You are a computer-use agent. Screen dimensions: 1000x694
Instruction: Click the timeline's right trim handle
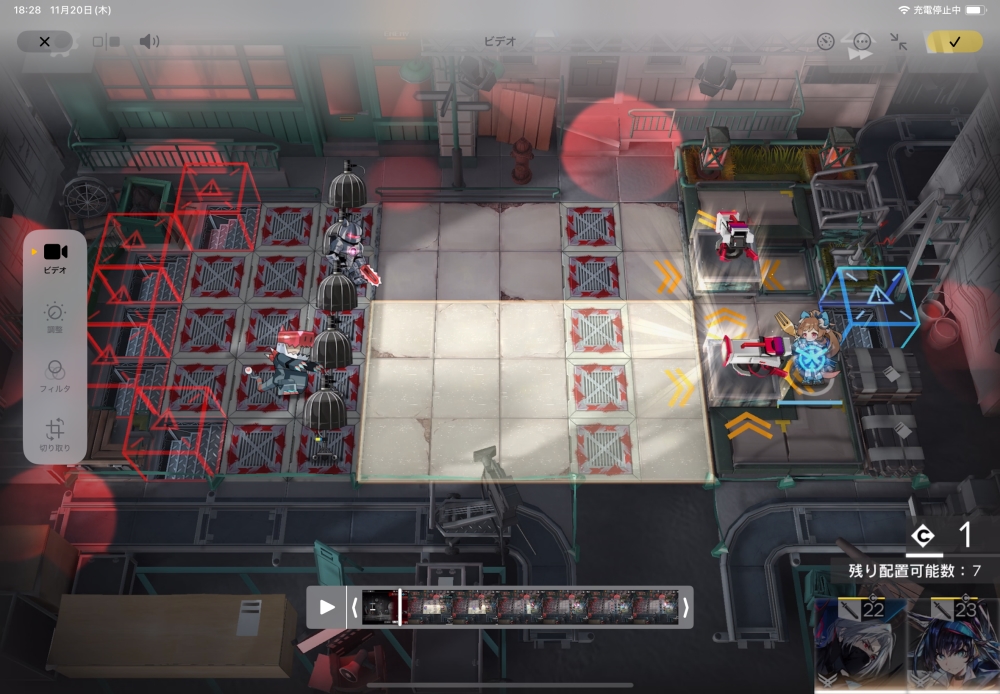pyautogui.click(x=685, y=607)
